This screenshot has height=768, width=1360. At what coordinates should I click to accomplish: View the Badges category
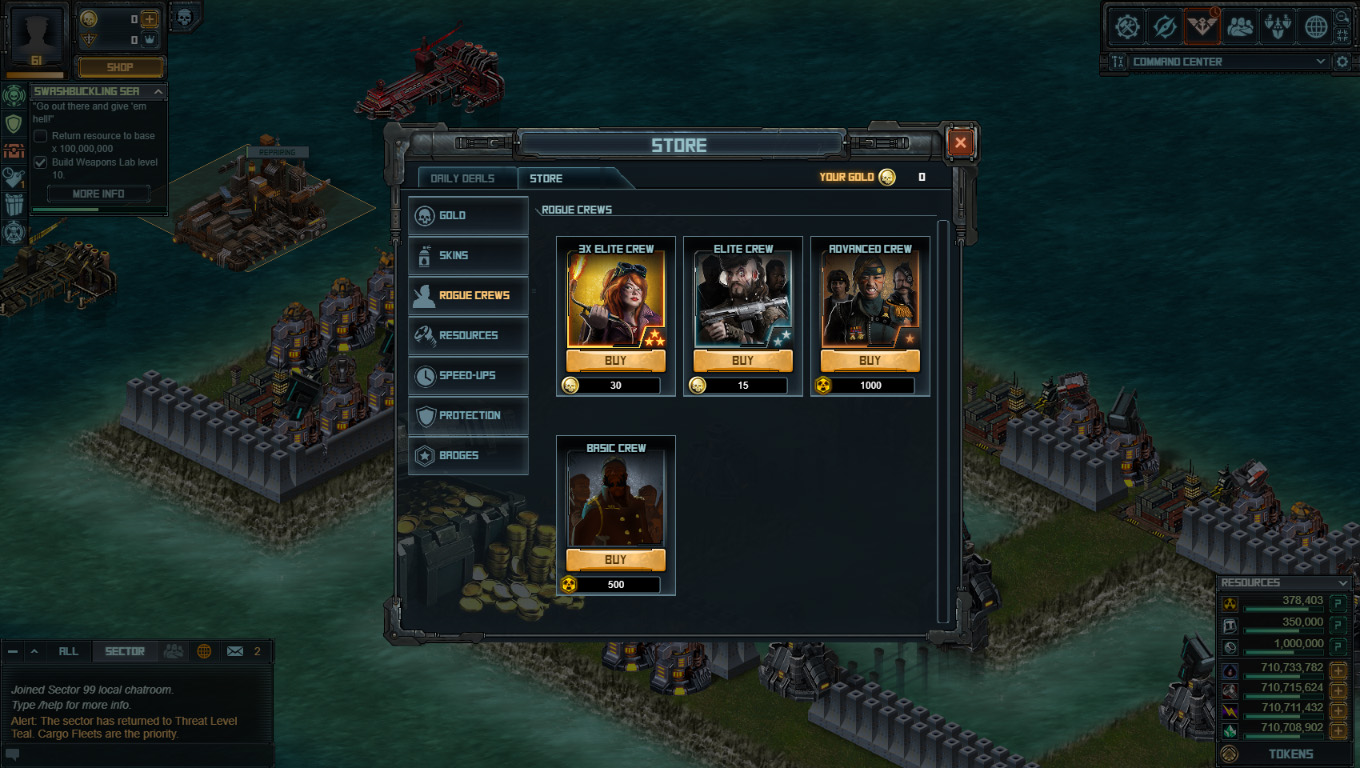click(468, 455)
